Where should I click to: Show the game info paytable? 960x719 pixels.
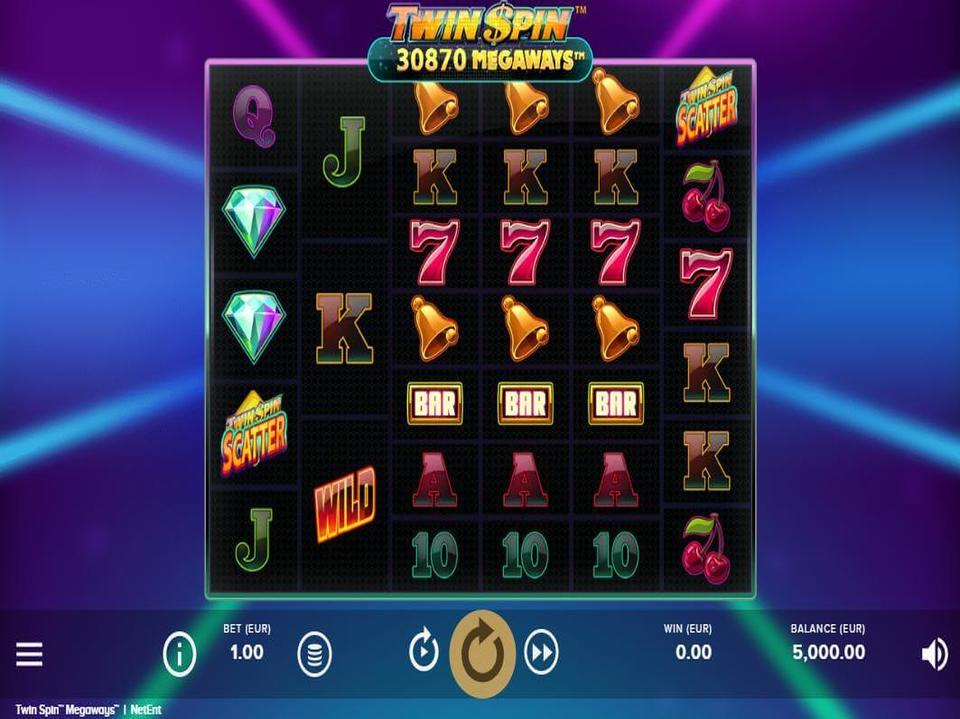179,655
